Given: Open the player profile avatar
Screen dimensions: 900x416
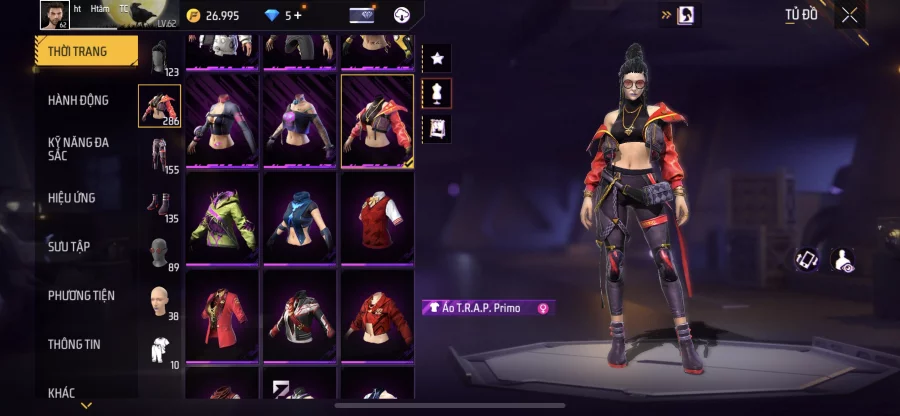Looking at the screenshot, I should click(54, 14).
